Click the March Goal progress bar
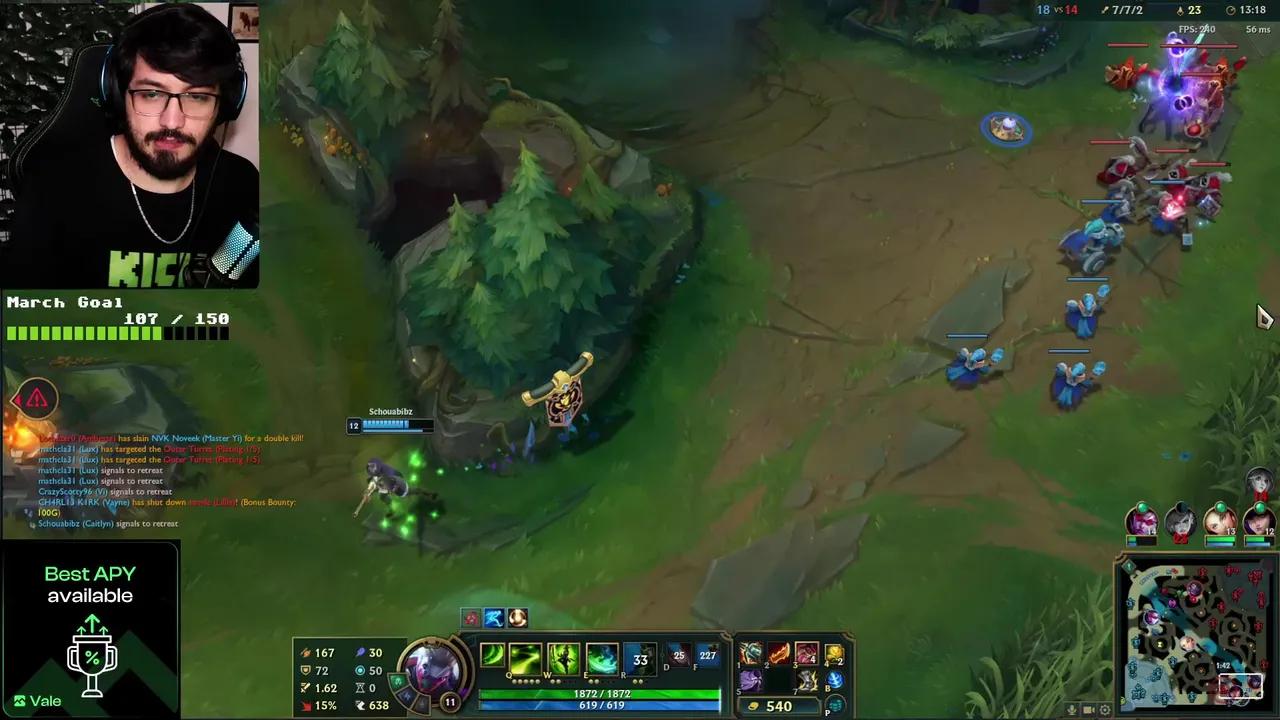 [x=118, y=332]
